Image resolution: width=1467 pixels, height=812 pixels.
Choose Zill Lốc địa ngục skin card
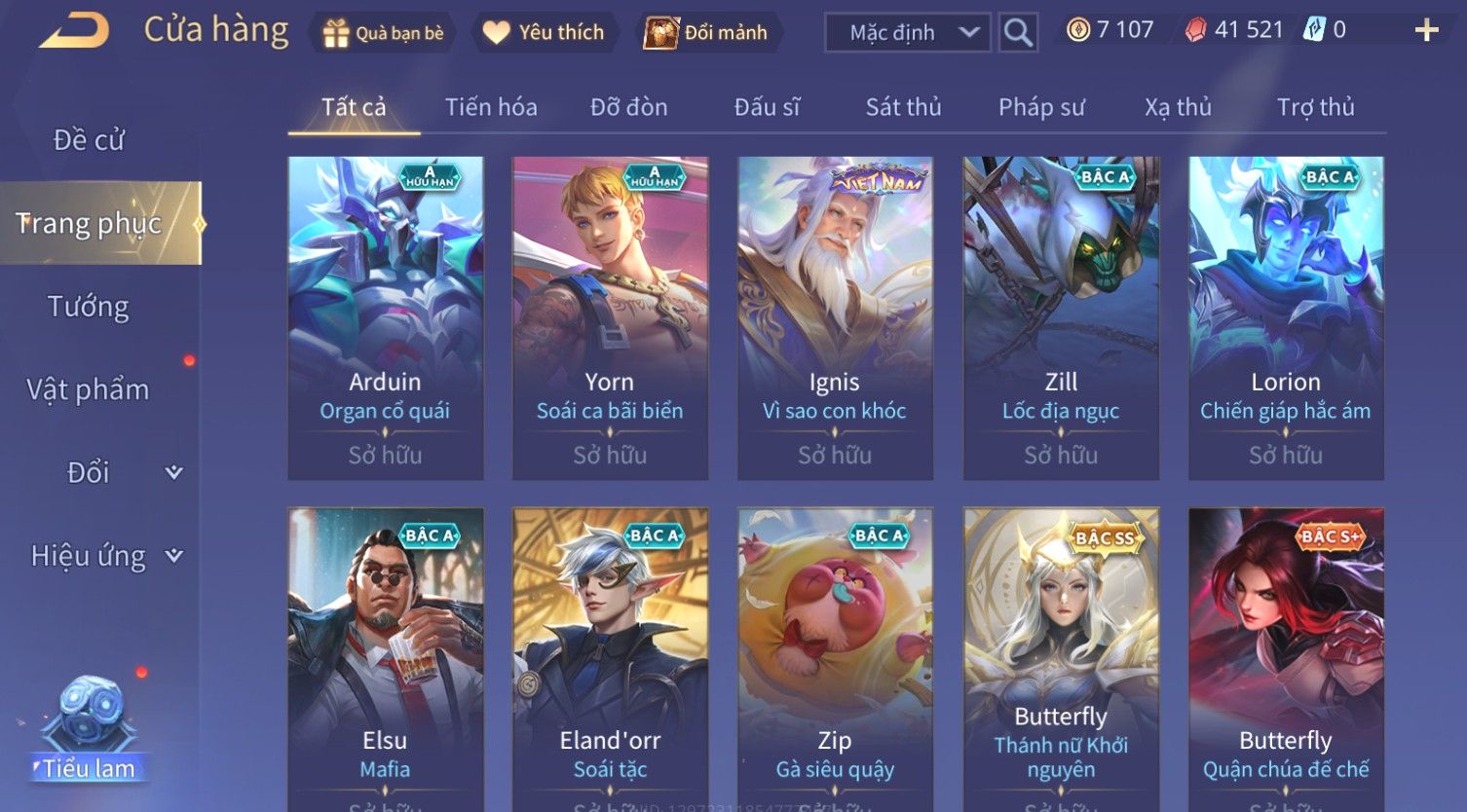1061,317
